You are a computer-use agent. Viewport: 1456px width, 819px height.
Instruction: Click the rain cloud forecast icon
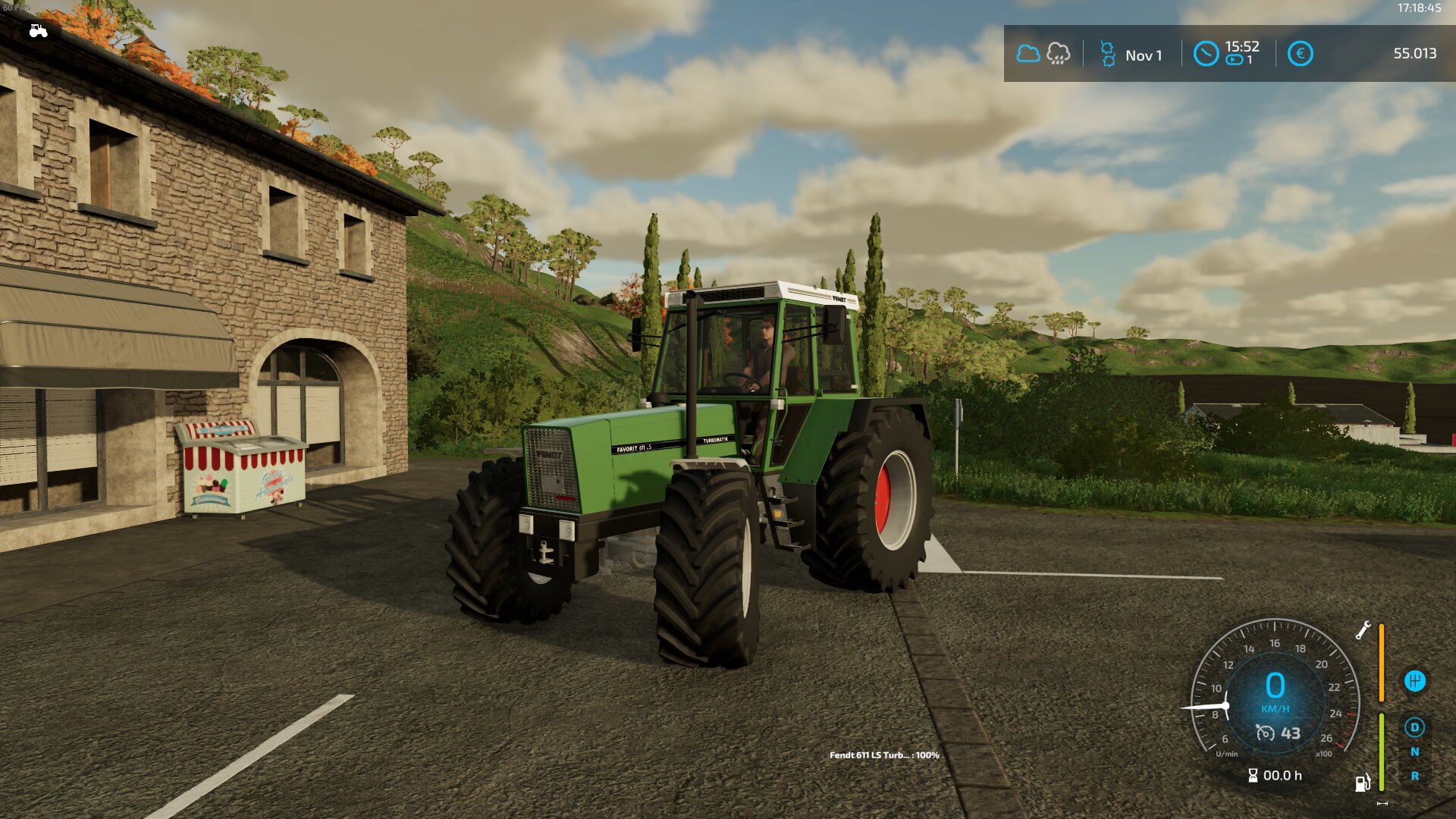1058,54
